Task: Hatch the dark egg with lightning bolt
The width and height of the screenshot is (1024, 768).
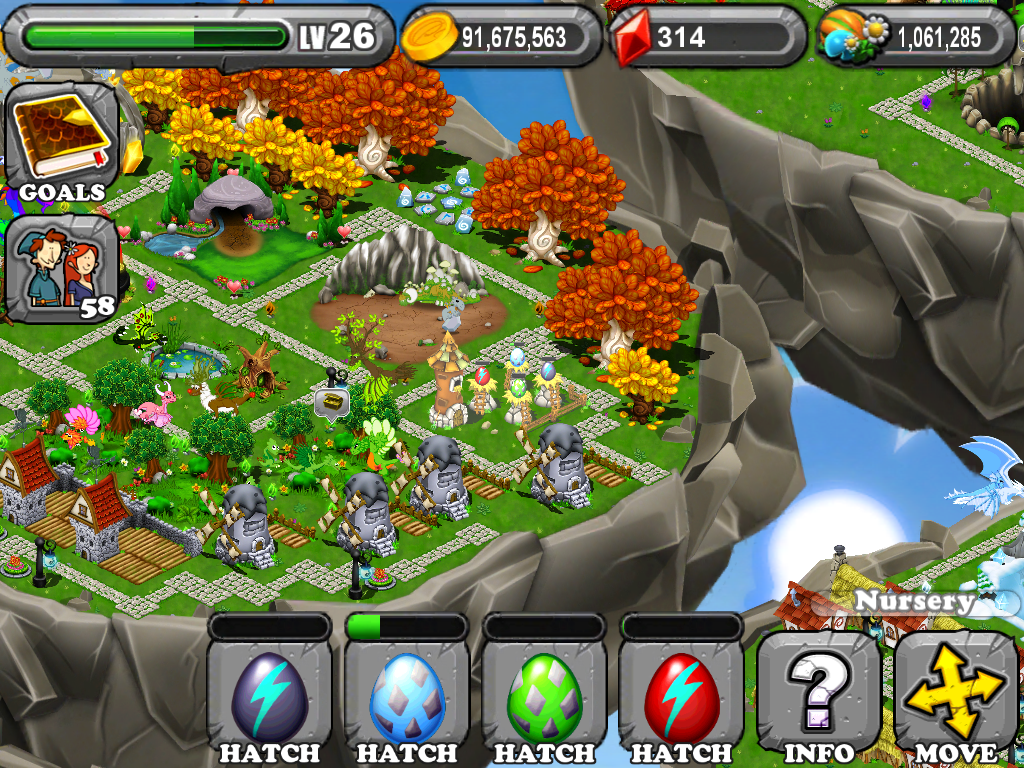Action: pos(269,698)
